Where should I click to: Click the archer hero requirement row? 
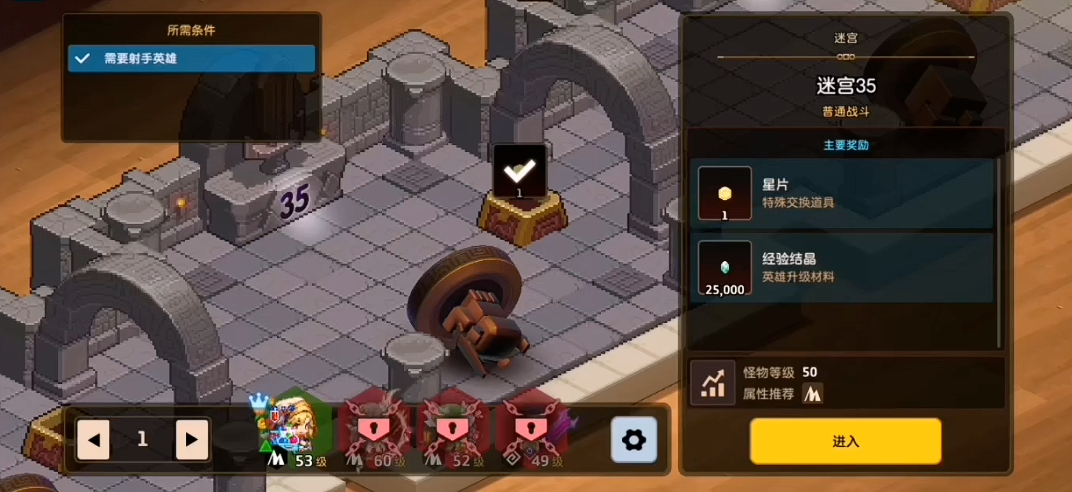point(191,58)
